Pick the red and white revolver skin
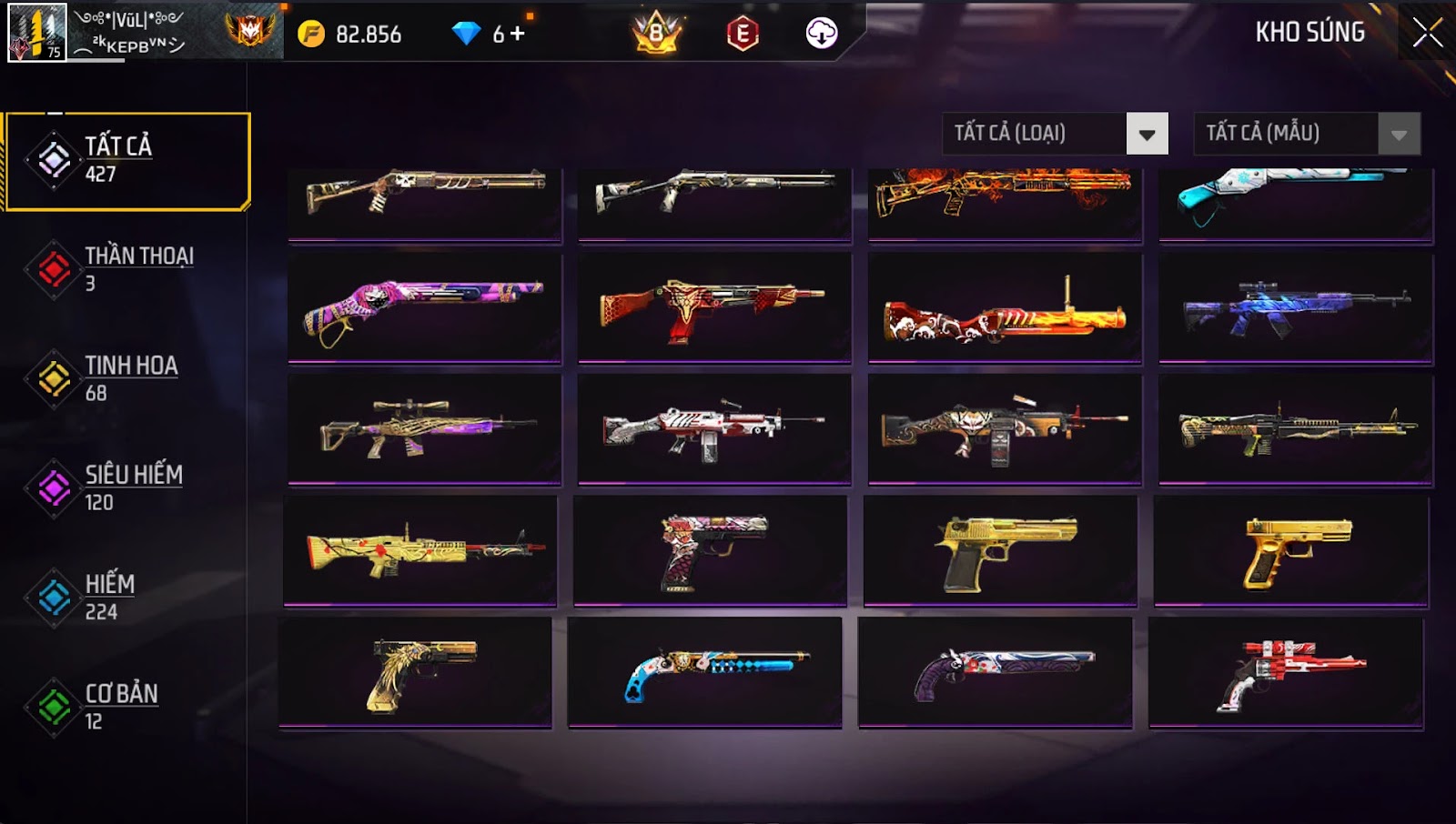 click(x=1287, y=673)
